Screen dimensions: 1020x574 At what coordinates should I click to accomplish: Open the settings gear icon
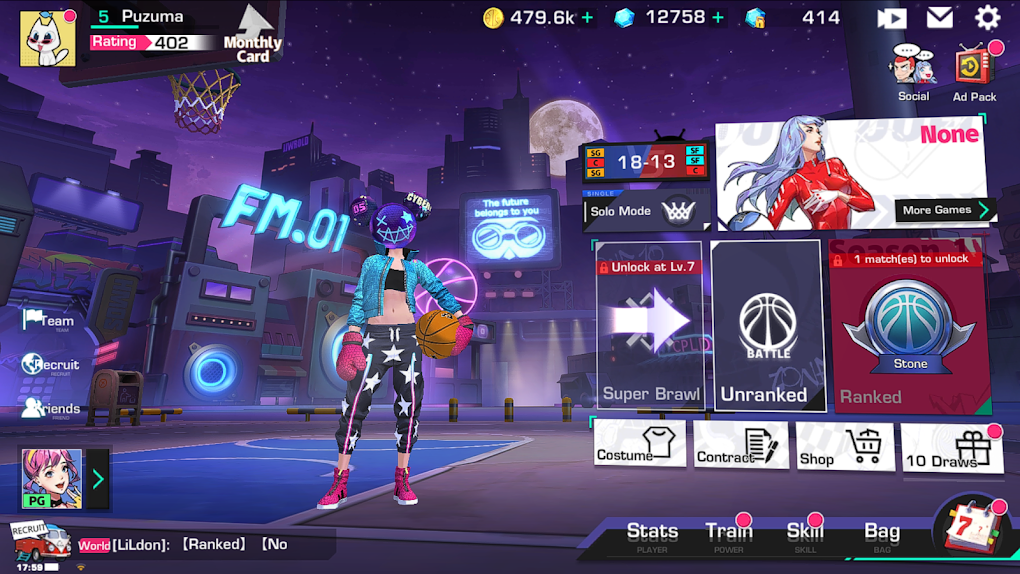coord(987,17)
